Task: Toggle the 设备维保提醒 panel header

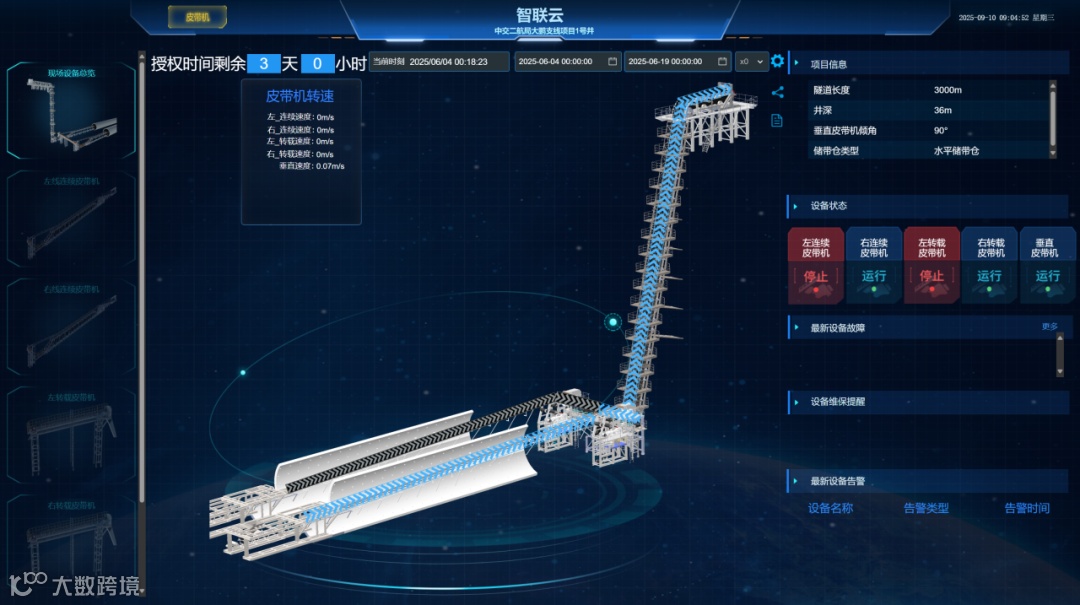Action: click(838, 402)
